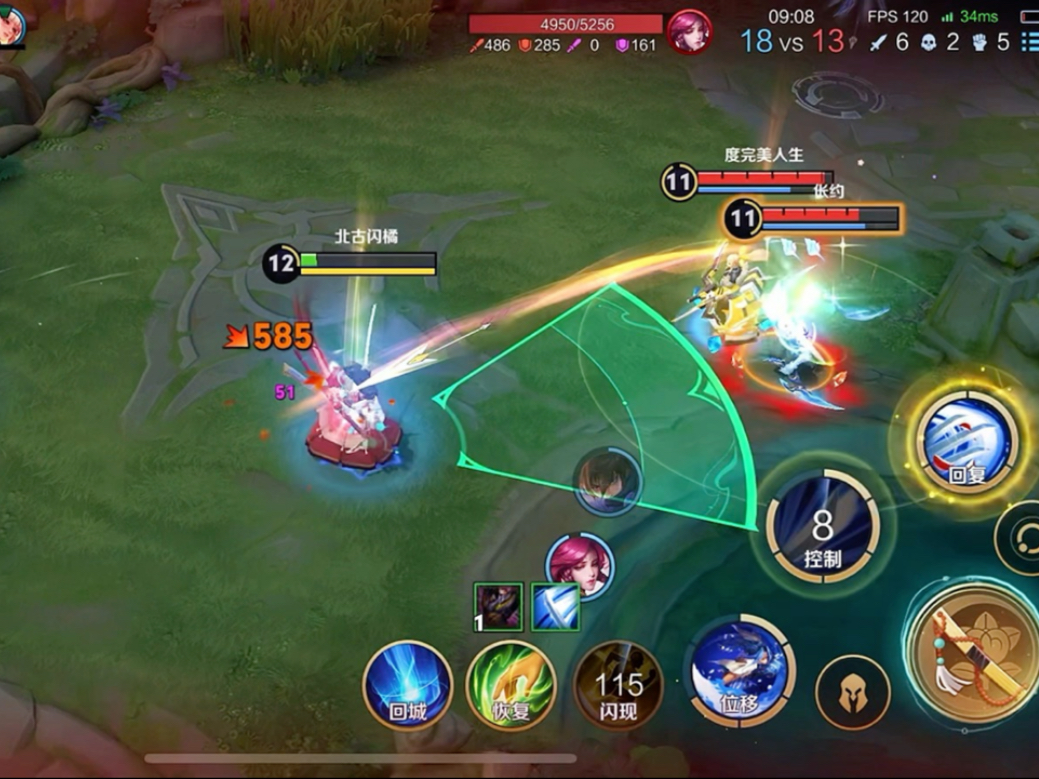Use the 恢复 heal spell
Screen dimensions: 1039x779
click(510, 686)
